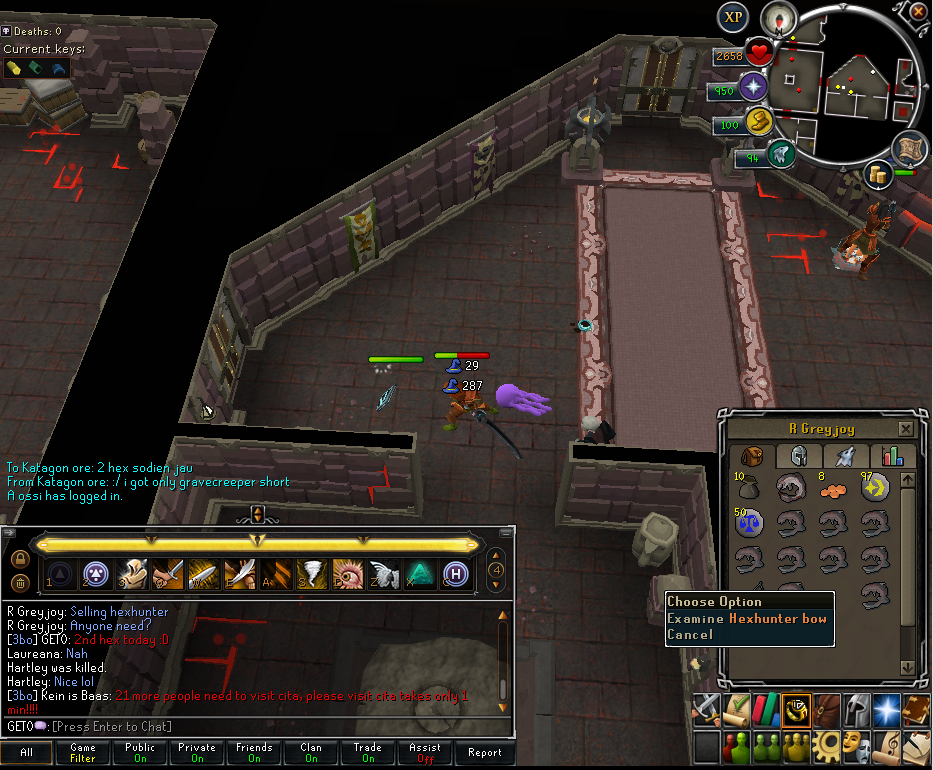This screenshot has width=933, height=770.
Task: Select the stack of 8 orange items
Action: coord(834,487)
